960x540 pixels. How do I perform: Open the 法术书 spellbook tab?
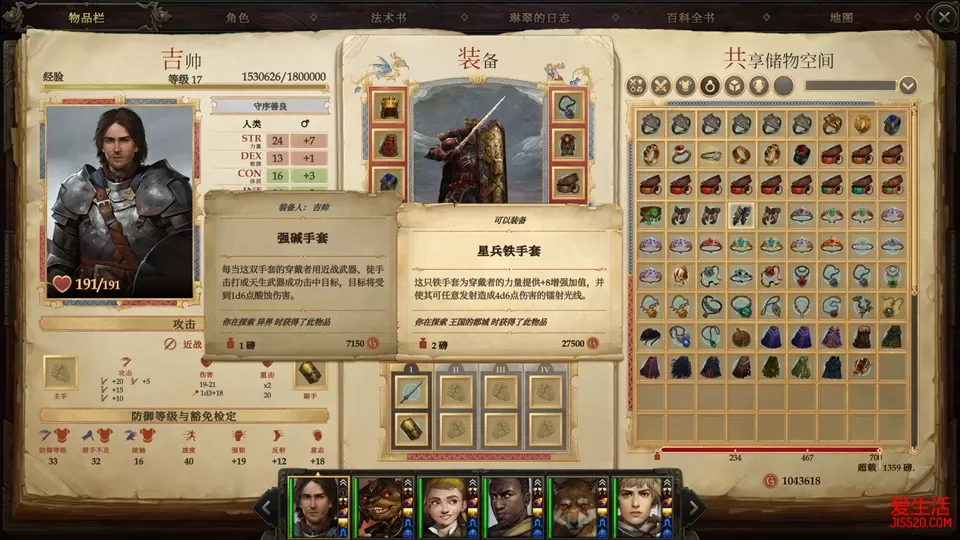click(388, 18)
